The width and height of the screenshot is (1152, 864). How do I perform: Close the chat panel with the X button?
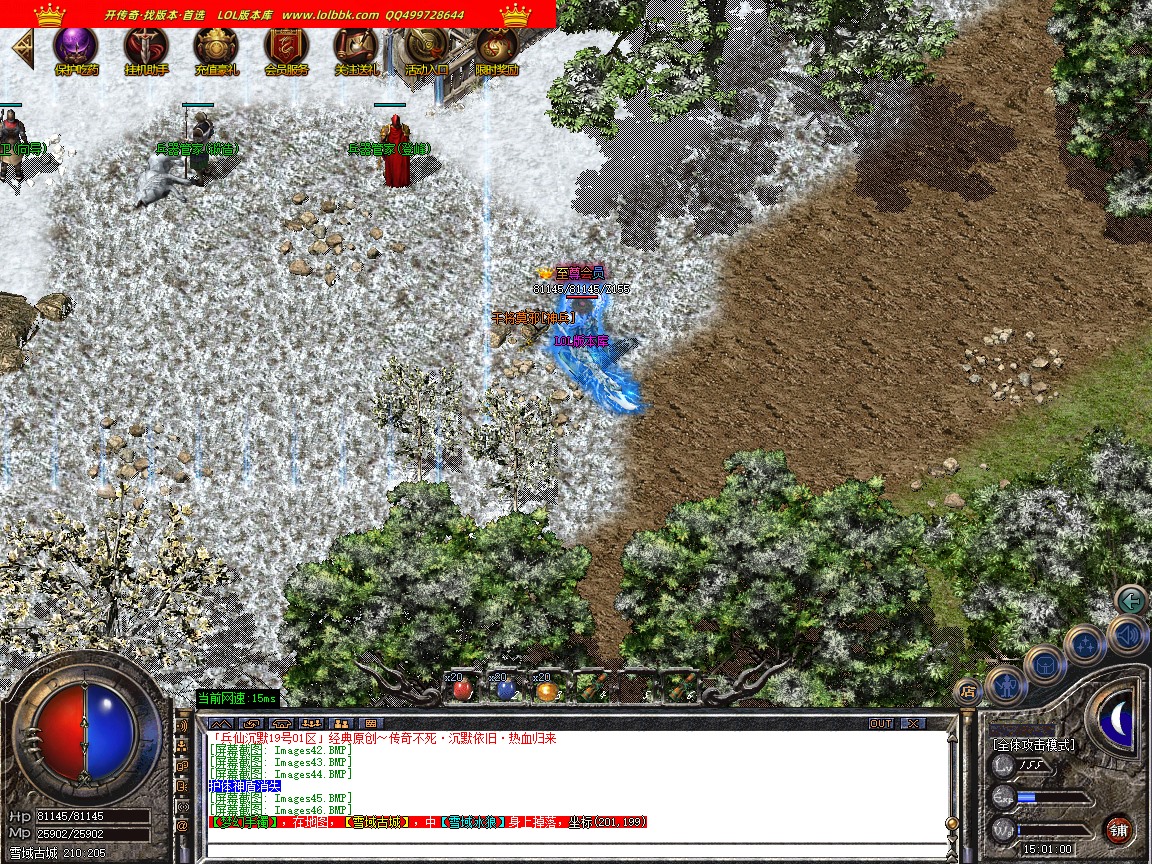(x=911, y=723)
